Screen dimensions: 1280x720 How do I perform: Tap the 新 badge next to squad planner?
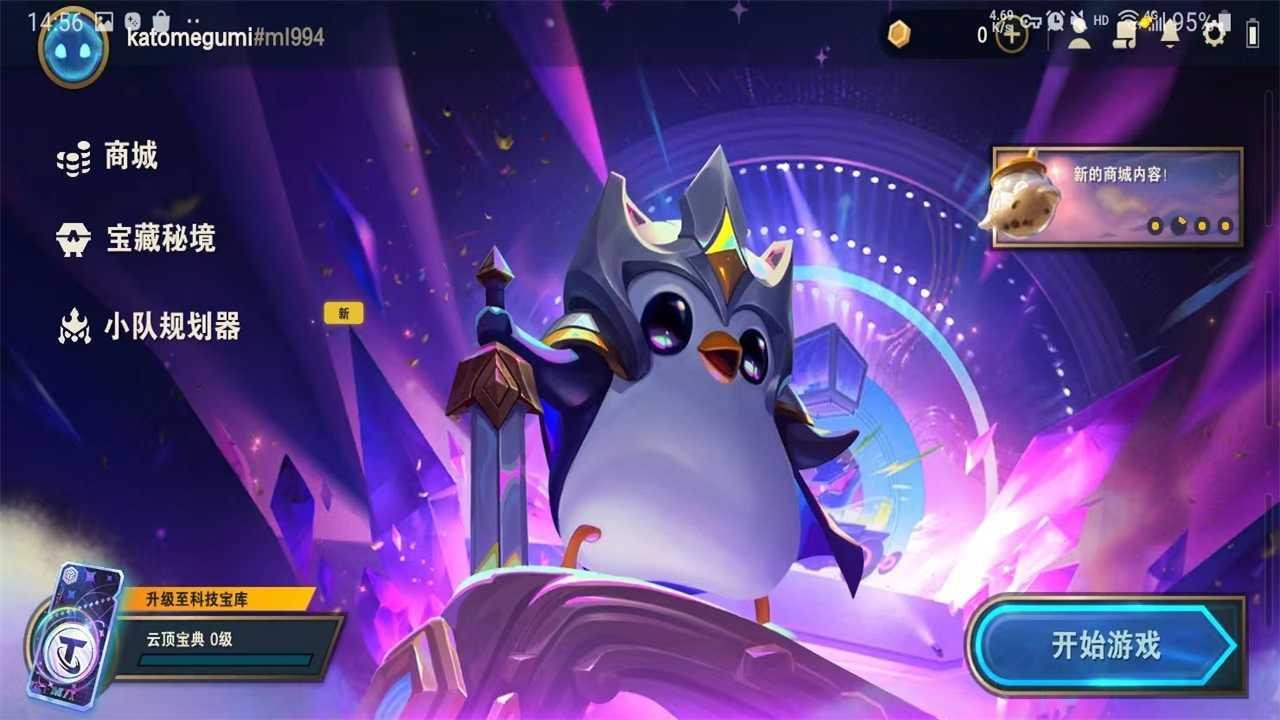pyautogui.click(x=342, y=312)
